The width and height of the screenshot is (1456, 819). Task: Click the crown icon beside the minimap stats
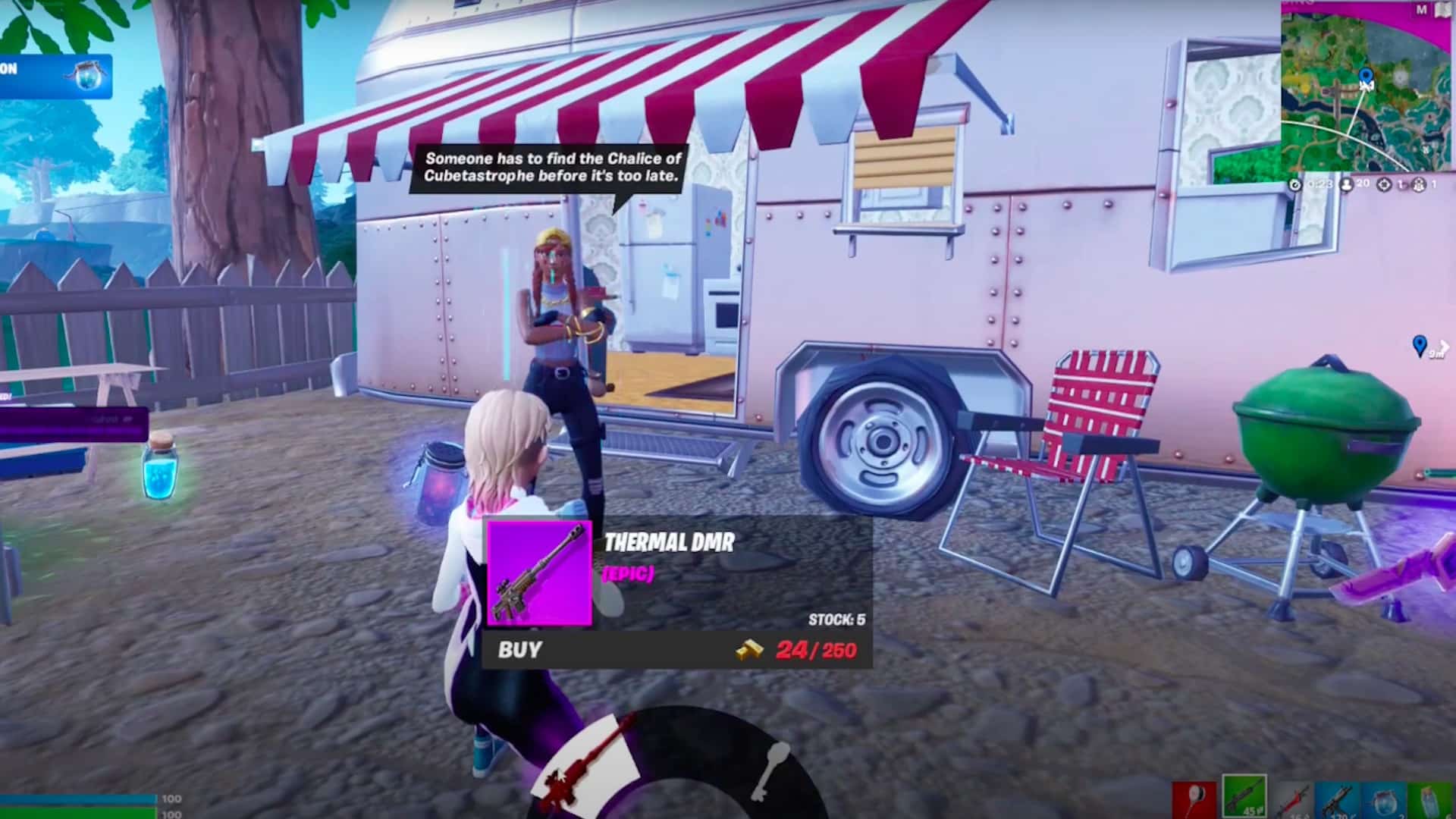pyautogui.click(x=1417, y=184)
